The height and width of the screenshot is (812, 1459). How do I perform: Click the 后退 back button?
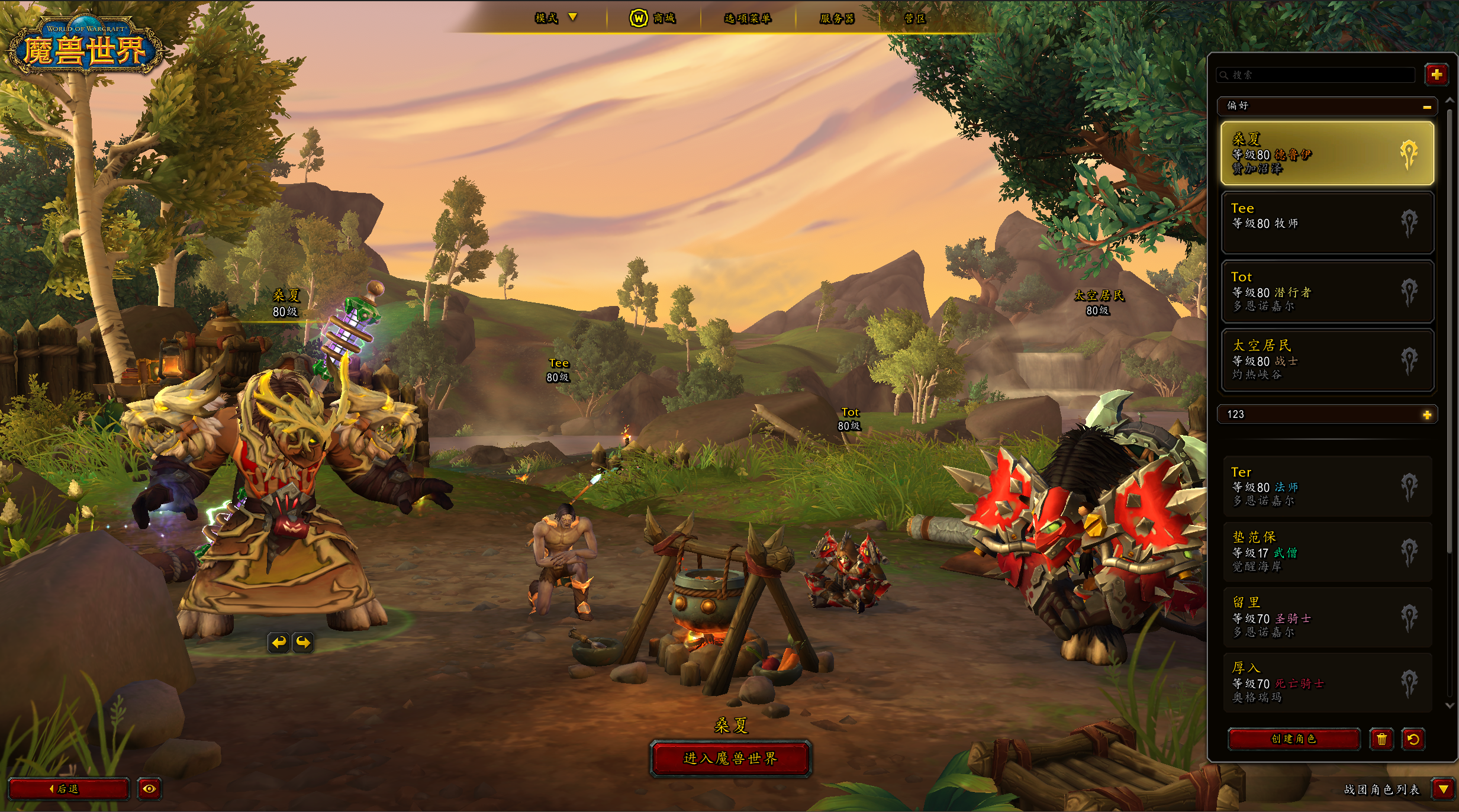[x=68, y=789]
